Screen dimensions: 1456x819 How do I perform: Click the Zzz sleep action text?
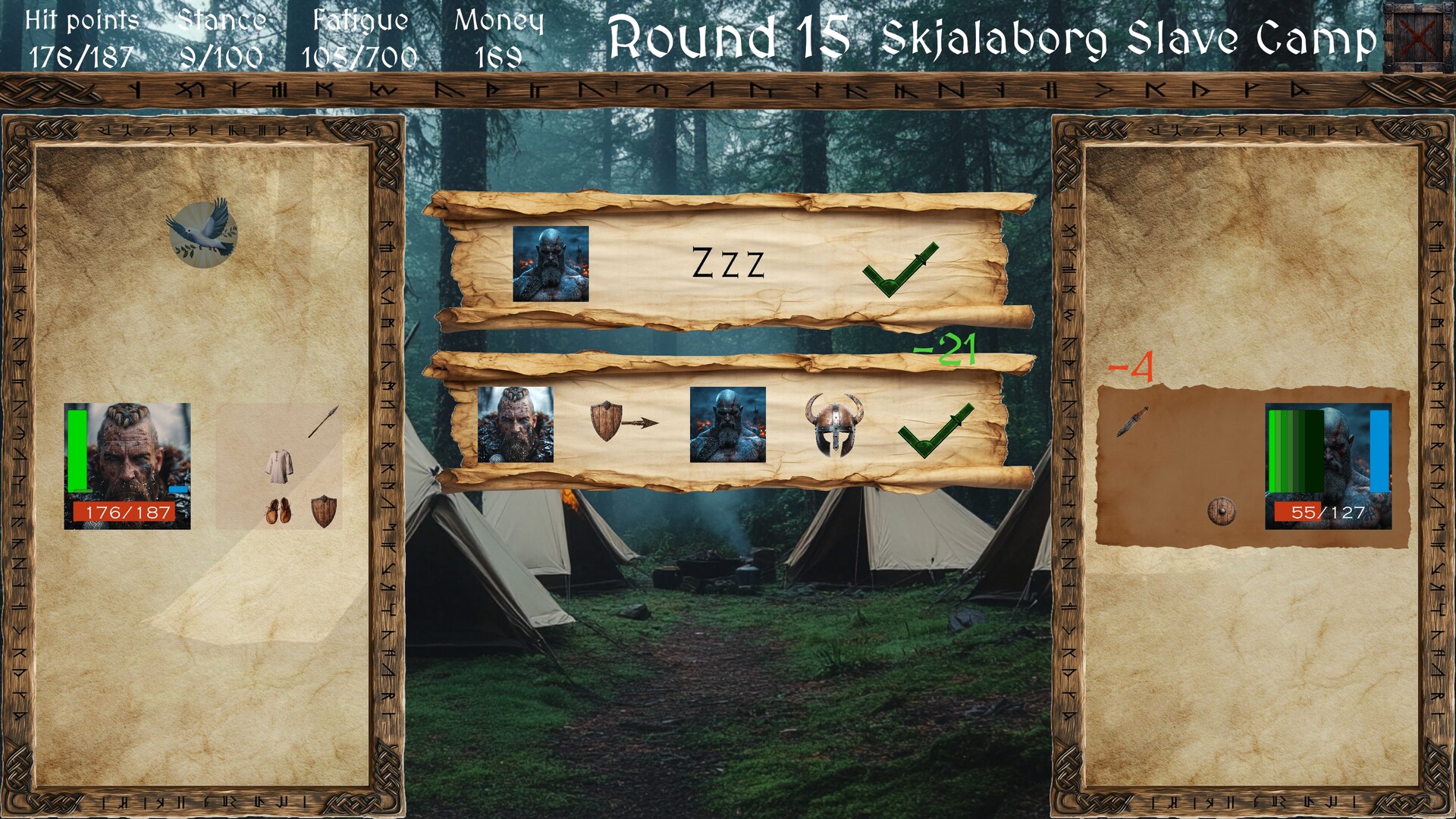coord(730,262)
